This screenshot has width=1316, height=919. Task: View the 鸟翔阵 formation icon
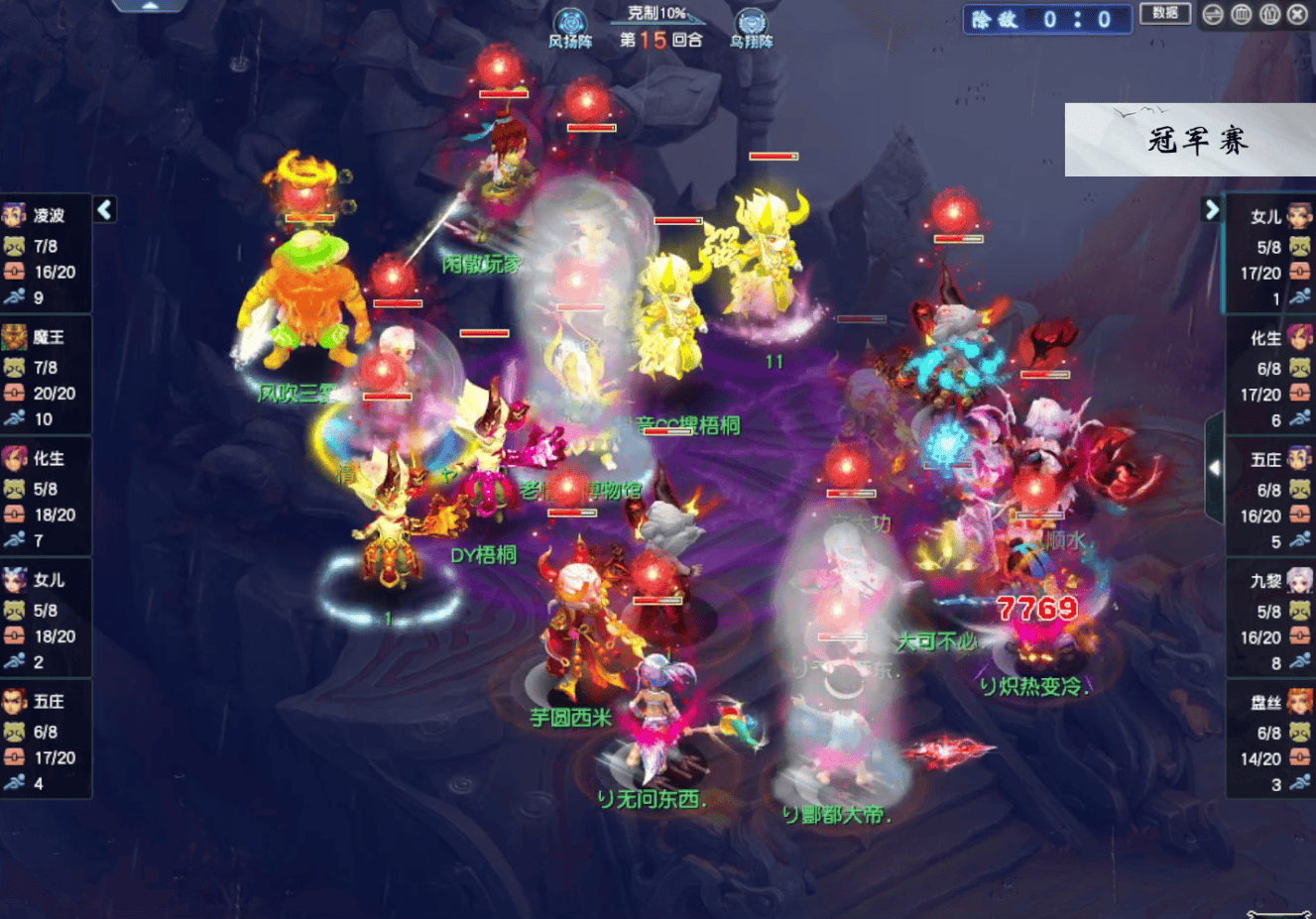coord(751,26)
